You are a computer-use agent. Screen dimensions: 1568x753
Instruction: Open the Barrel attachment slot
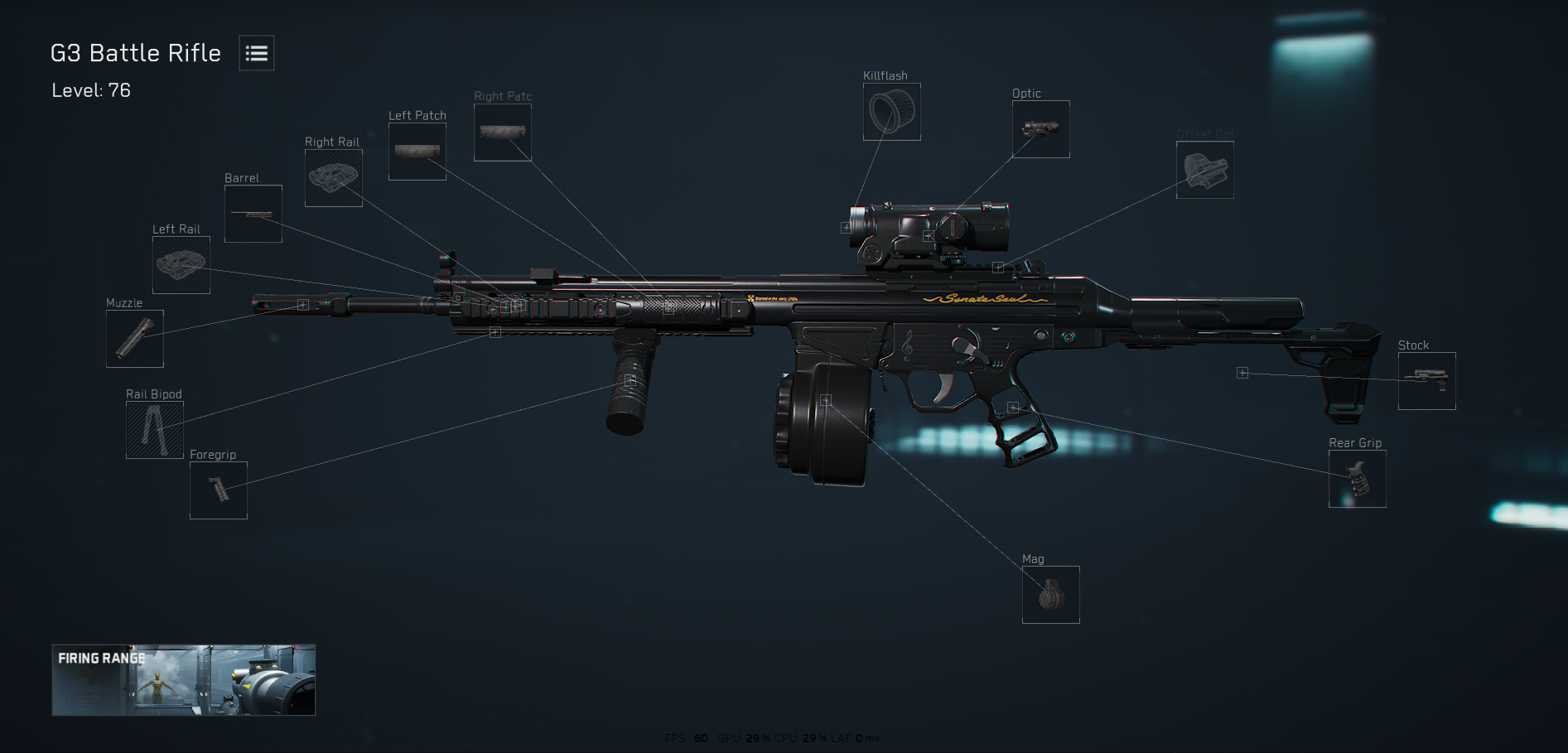(253, 214)
